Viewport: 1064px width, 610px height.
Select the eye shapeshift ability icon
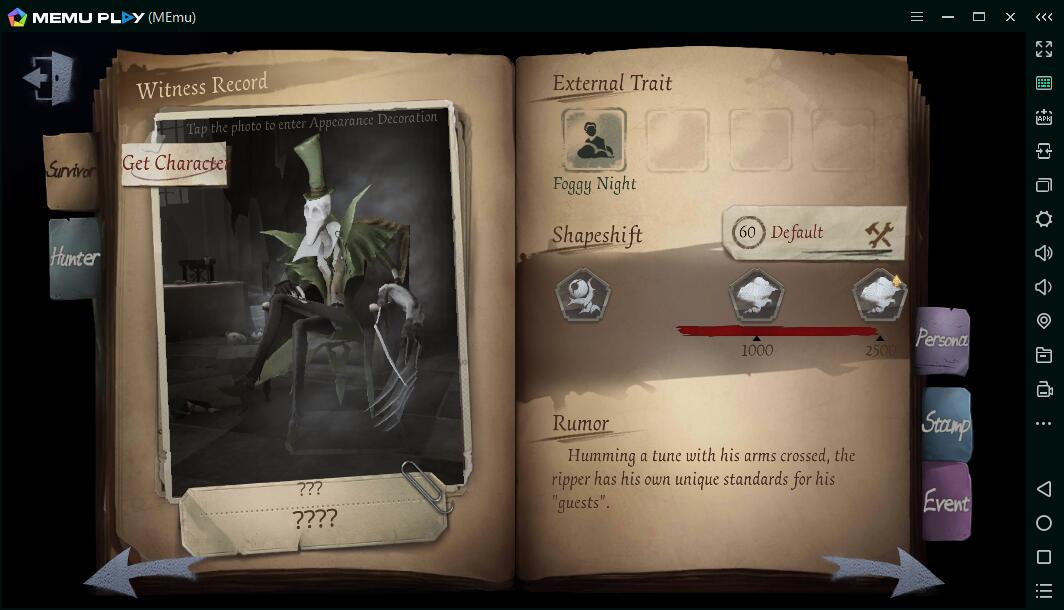tap(583, 296)
